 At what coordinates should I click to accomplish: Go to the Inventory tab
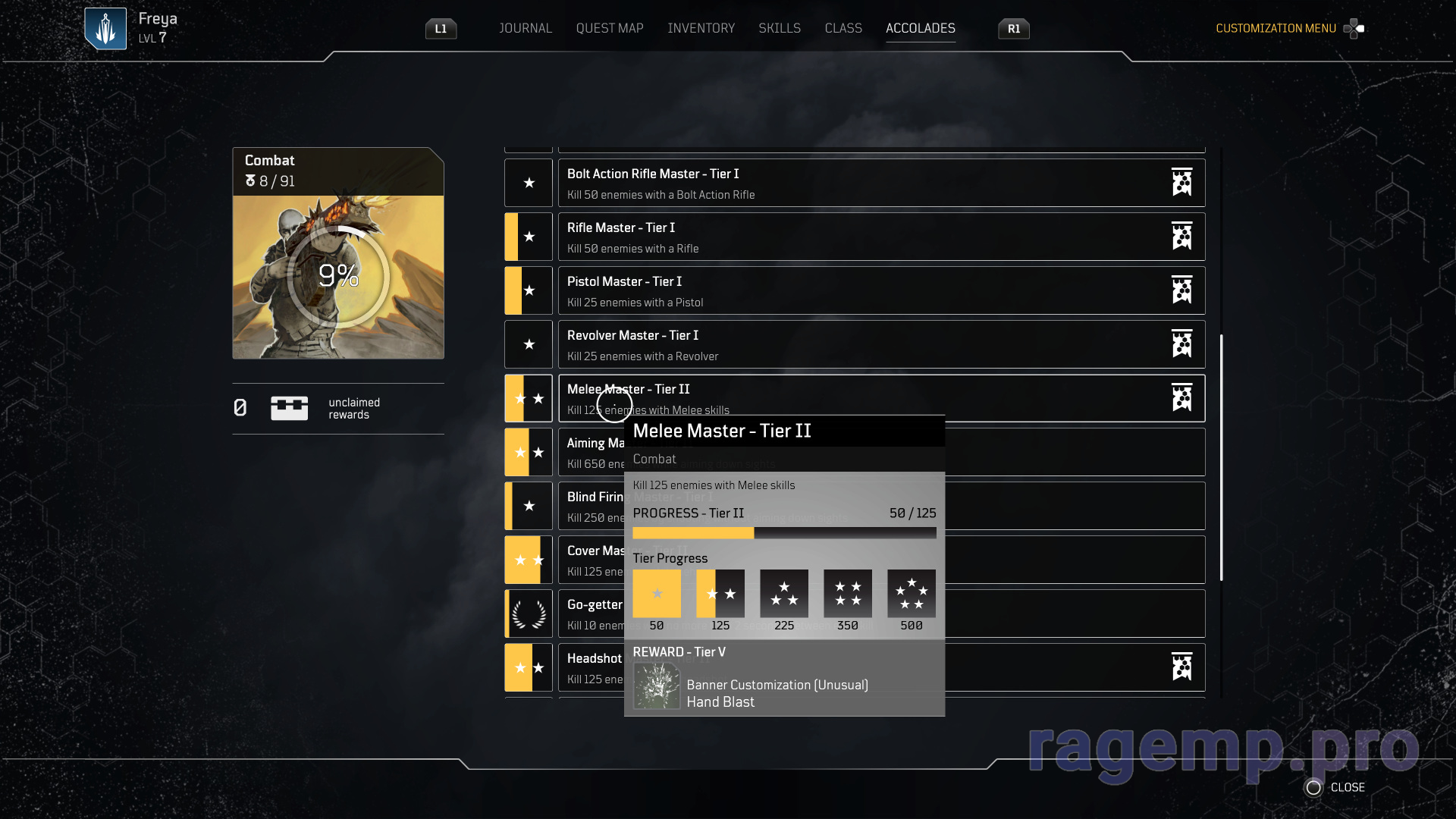[x=701, y=28]
